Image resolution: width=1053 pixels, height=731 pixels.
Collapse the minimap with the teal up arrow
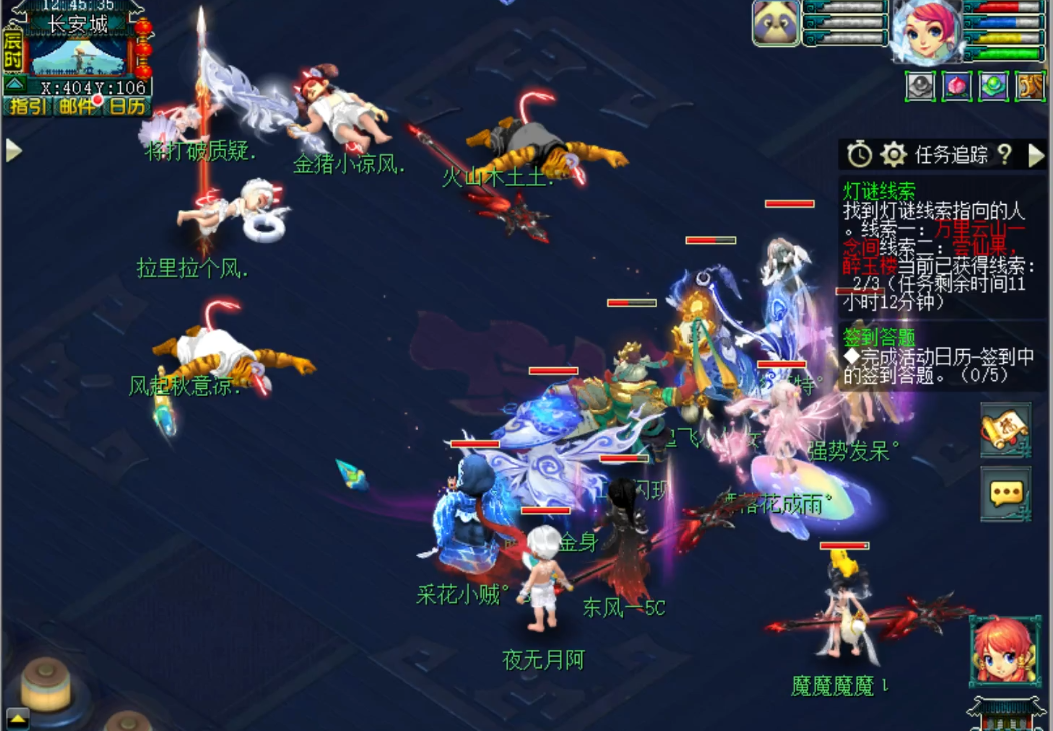14,84
